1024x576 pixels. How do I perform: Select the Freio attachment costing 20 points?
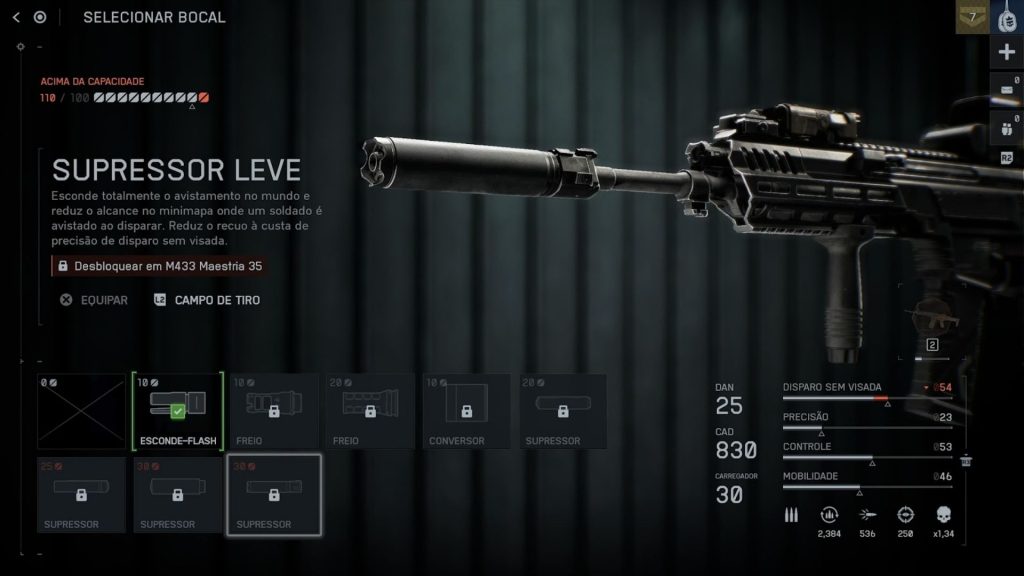[369, 411]
